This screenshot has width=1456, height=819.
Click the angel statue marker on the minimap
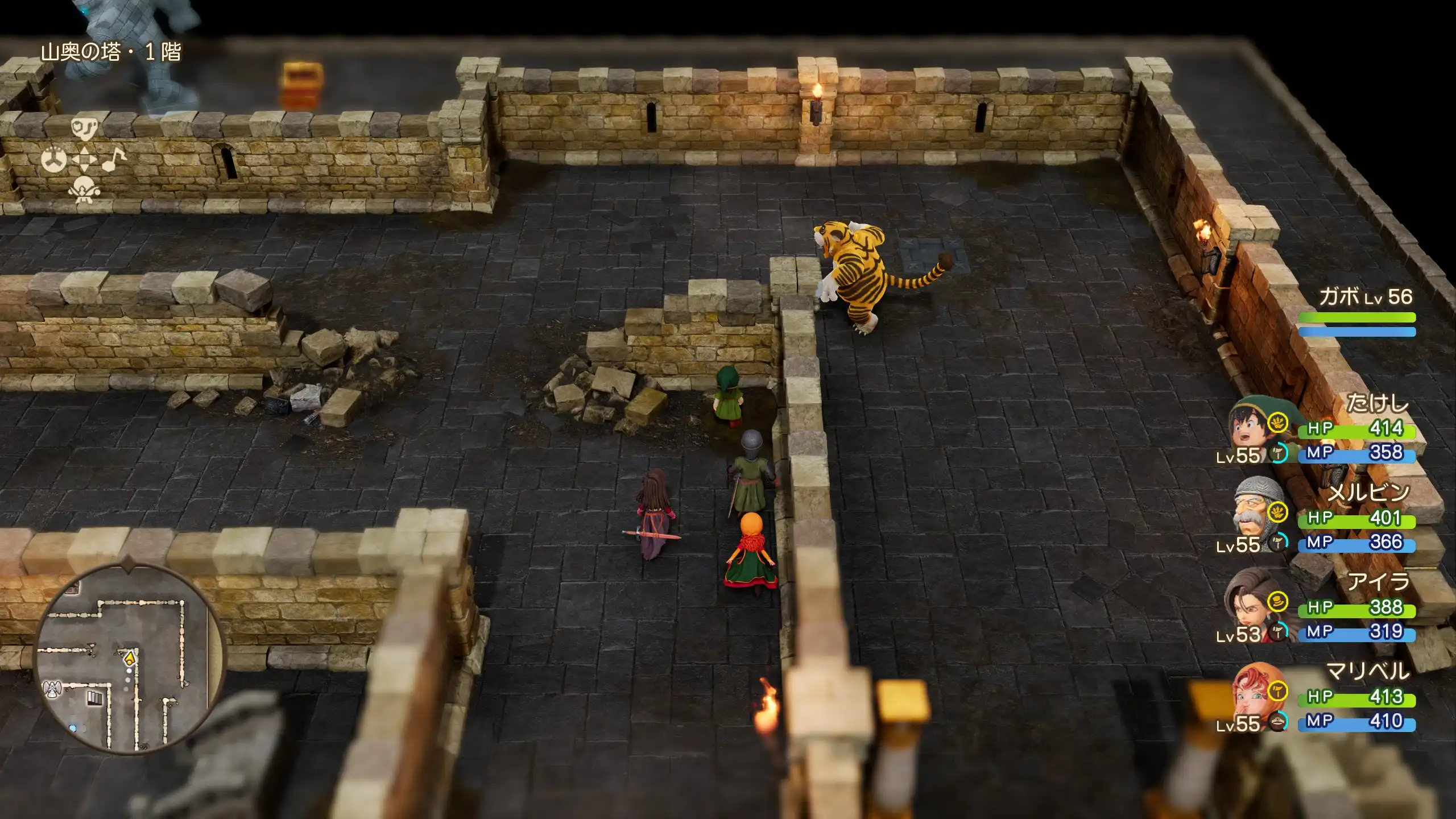point(53,689)
